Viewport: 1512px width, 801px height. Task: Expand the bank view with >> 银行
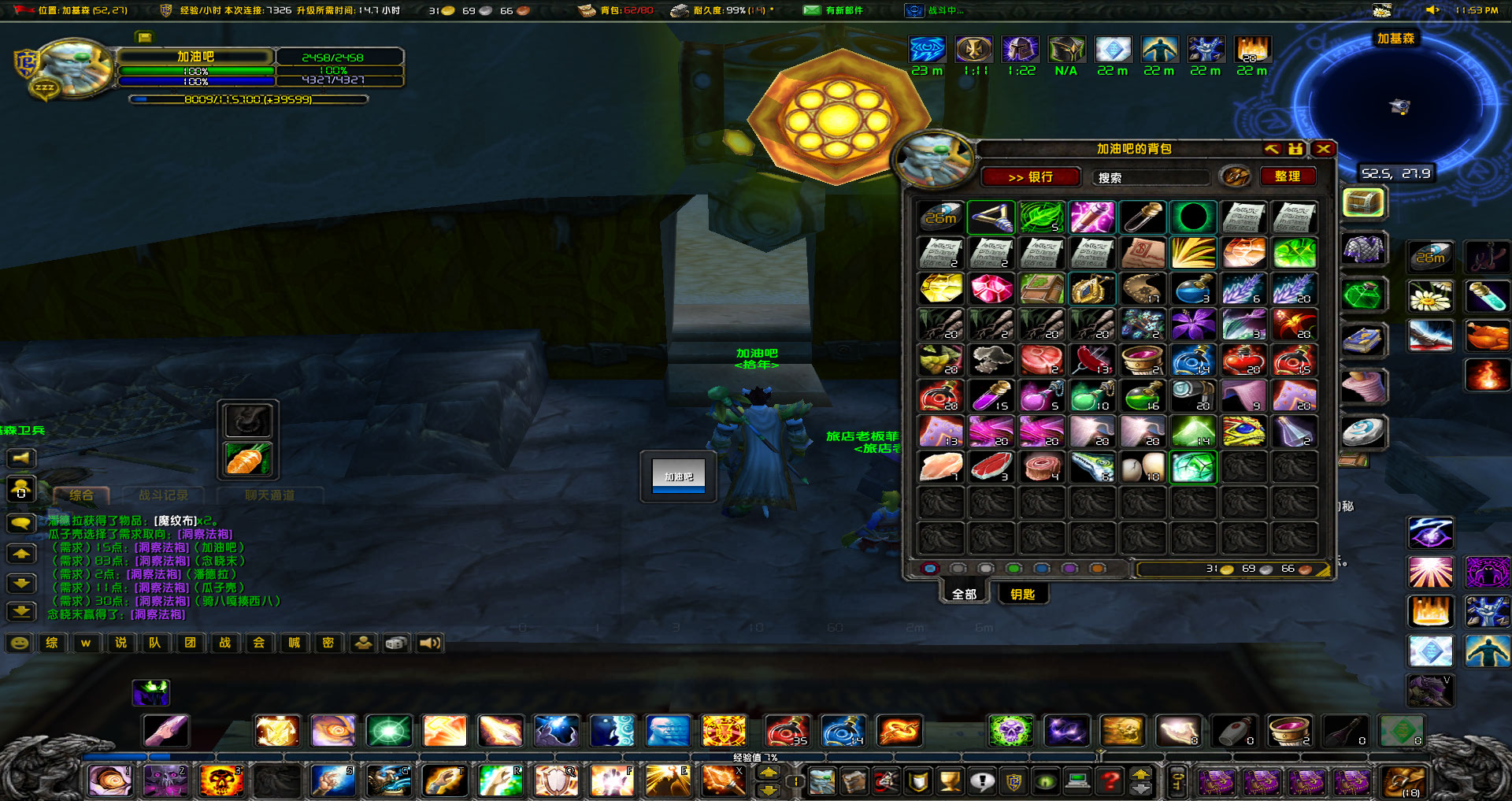point(1031,176)
